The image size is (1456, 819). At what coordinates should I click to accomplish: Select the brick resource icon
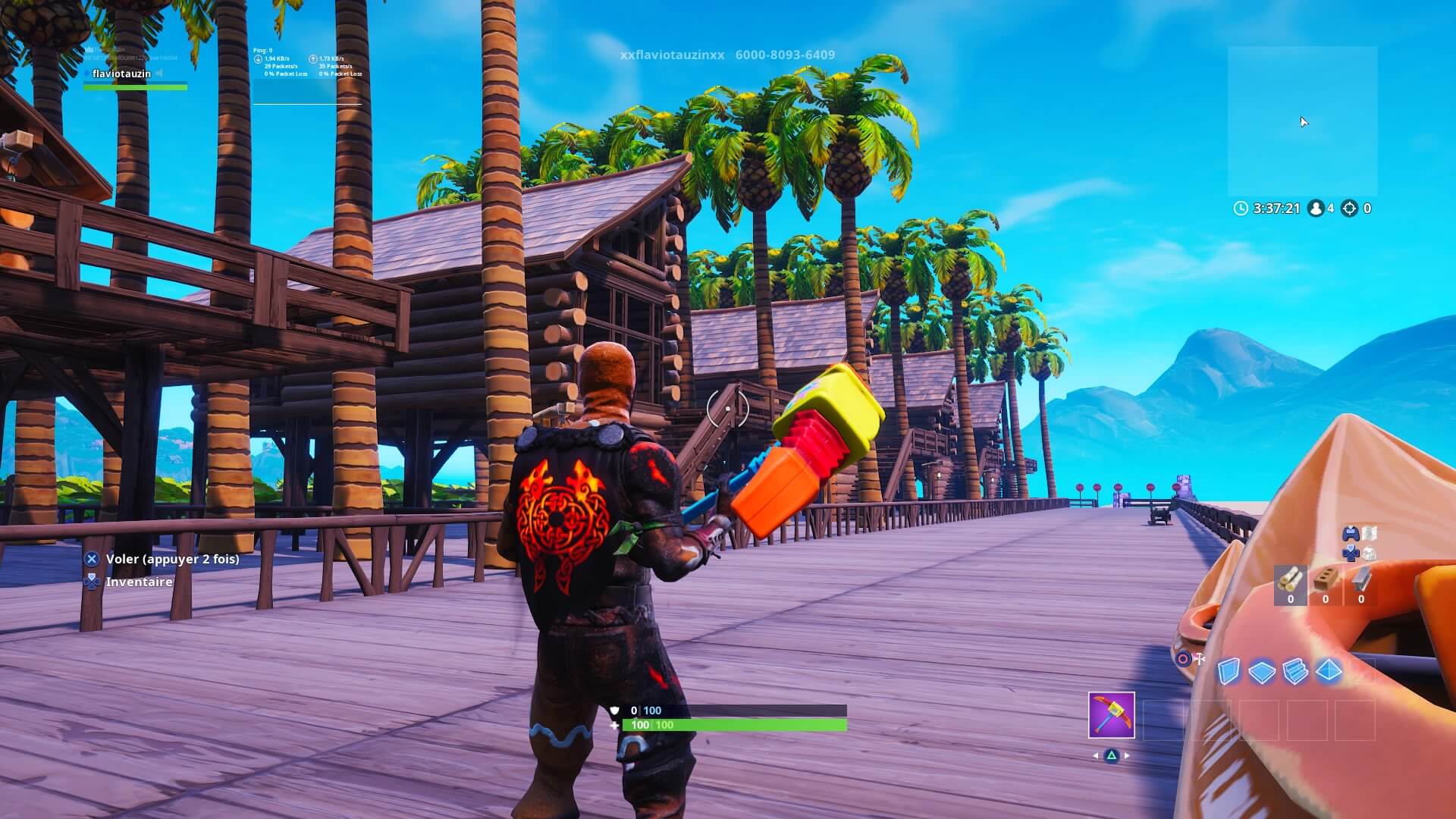(x=1326, y=579)
